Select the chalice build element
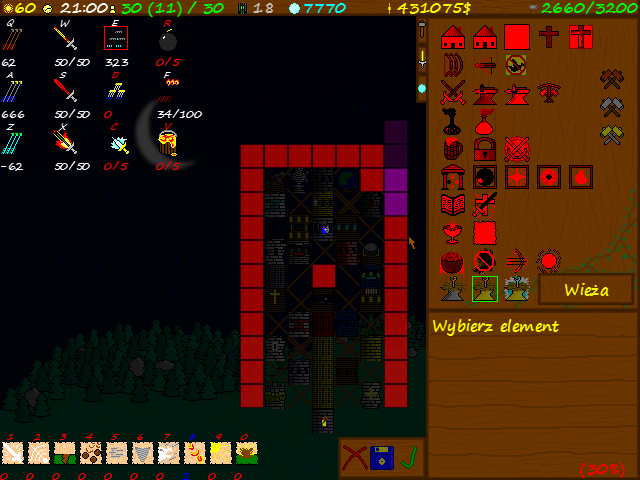The image size is (640, 480). tap(453, 233)
